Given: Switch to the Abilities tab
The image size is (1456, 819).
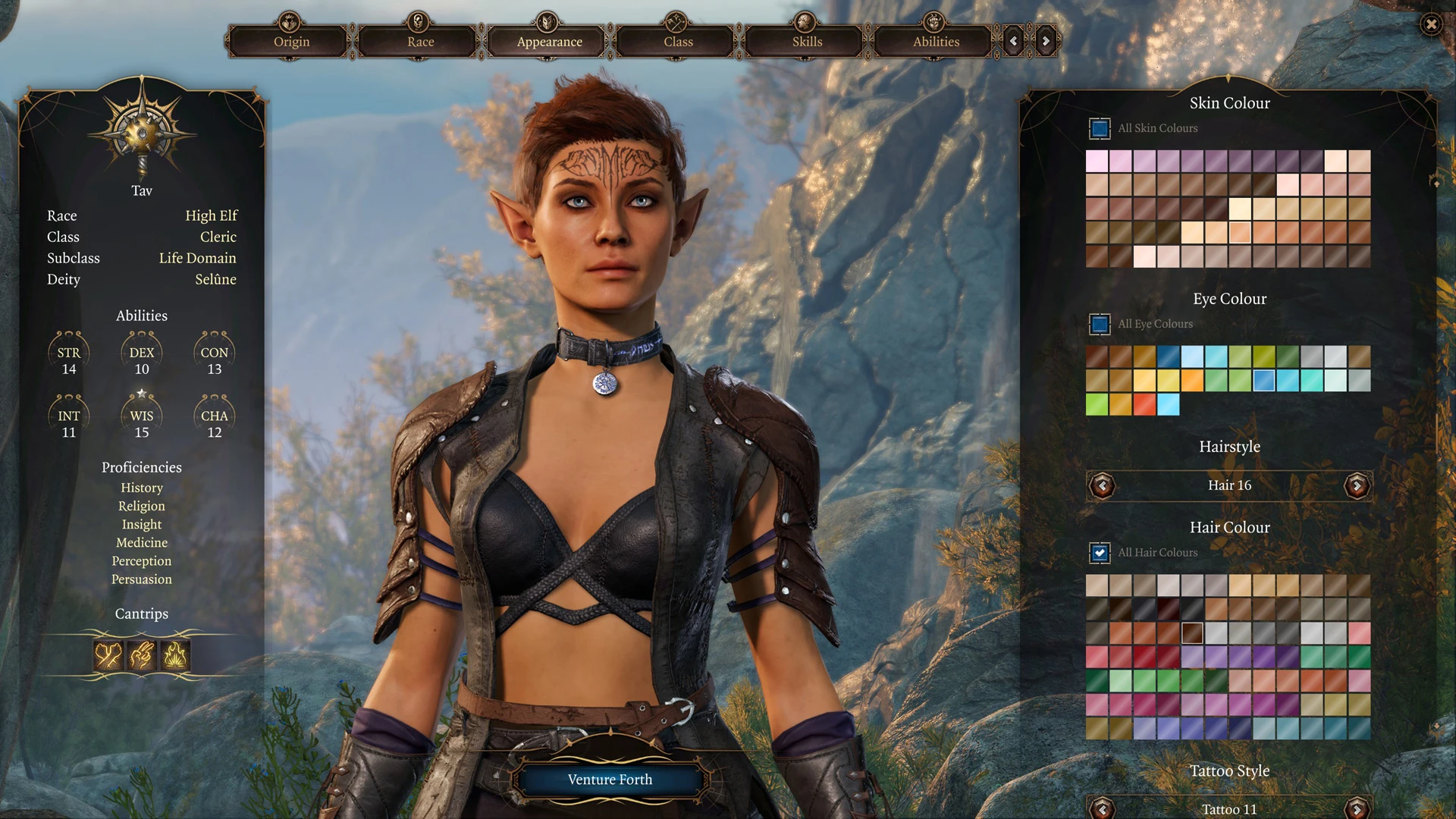Looking at the screenshot, I should pos(936,42).
